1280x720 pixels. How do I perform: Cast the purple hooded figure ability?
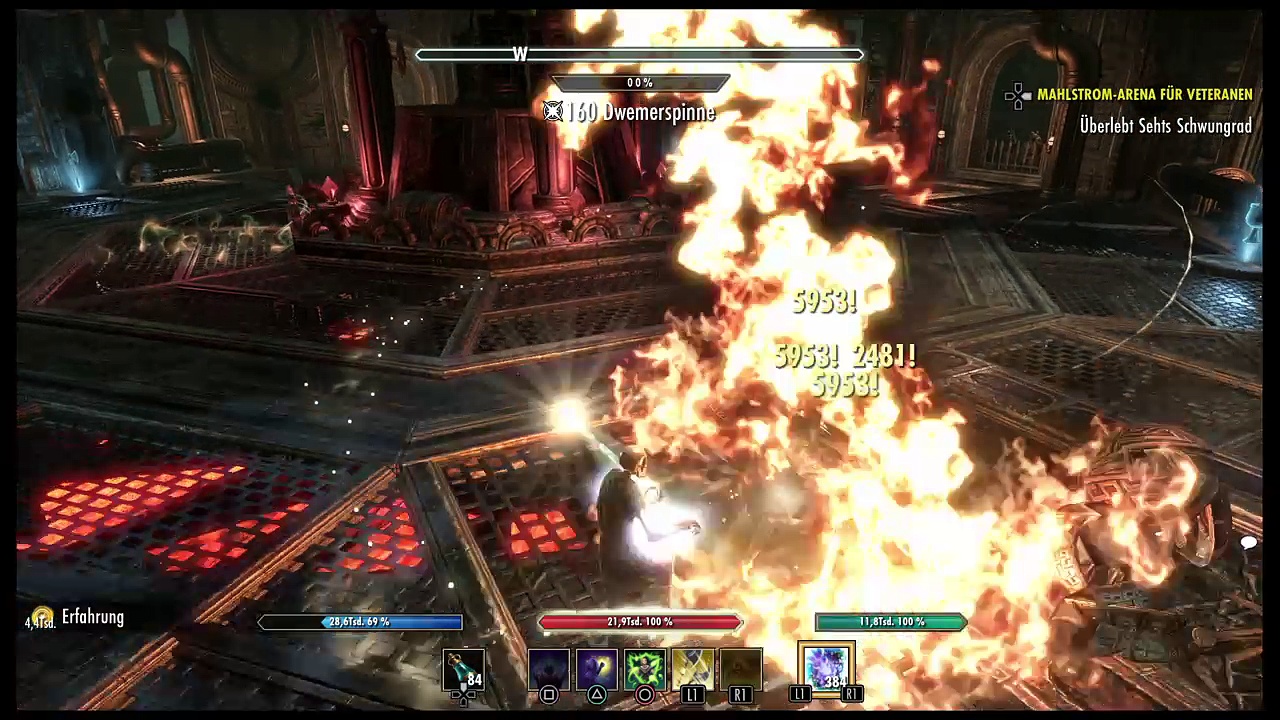click(x=597, y=670)
